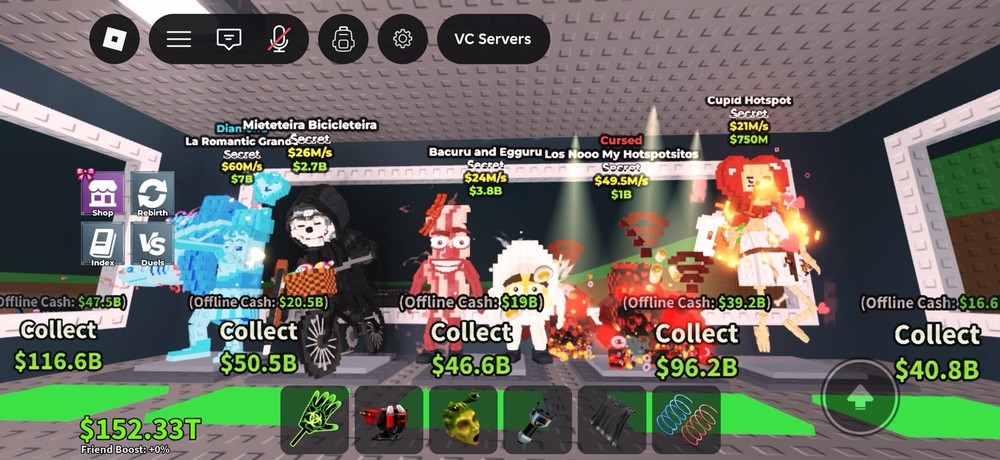Open the backpack inventory

click(x=344, y=39)
